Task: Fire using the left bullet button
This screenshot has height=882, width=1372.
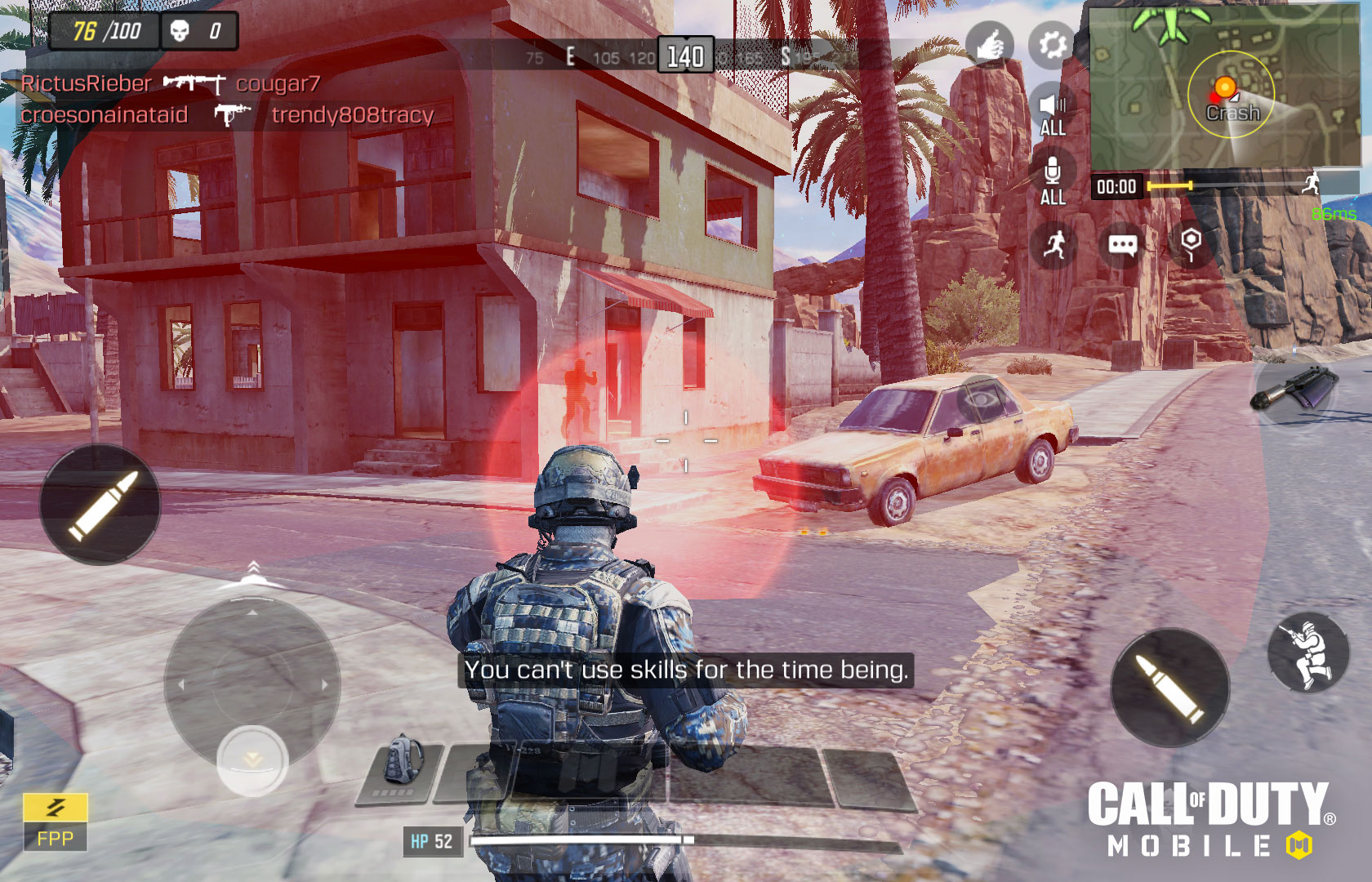Action: (x=100, y=505)
